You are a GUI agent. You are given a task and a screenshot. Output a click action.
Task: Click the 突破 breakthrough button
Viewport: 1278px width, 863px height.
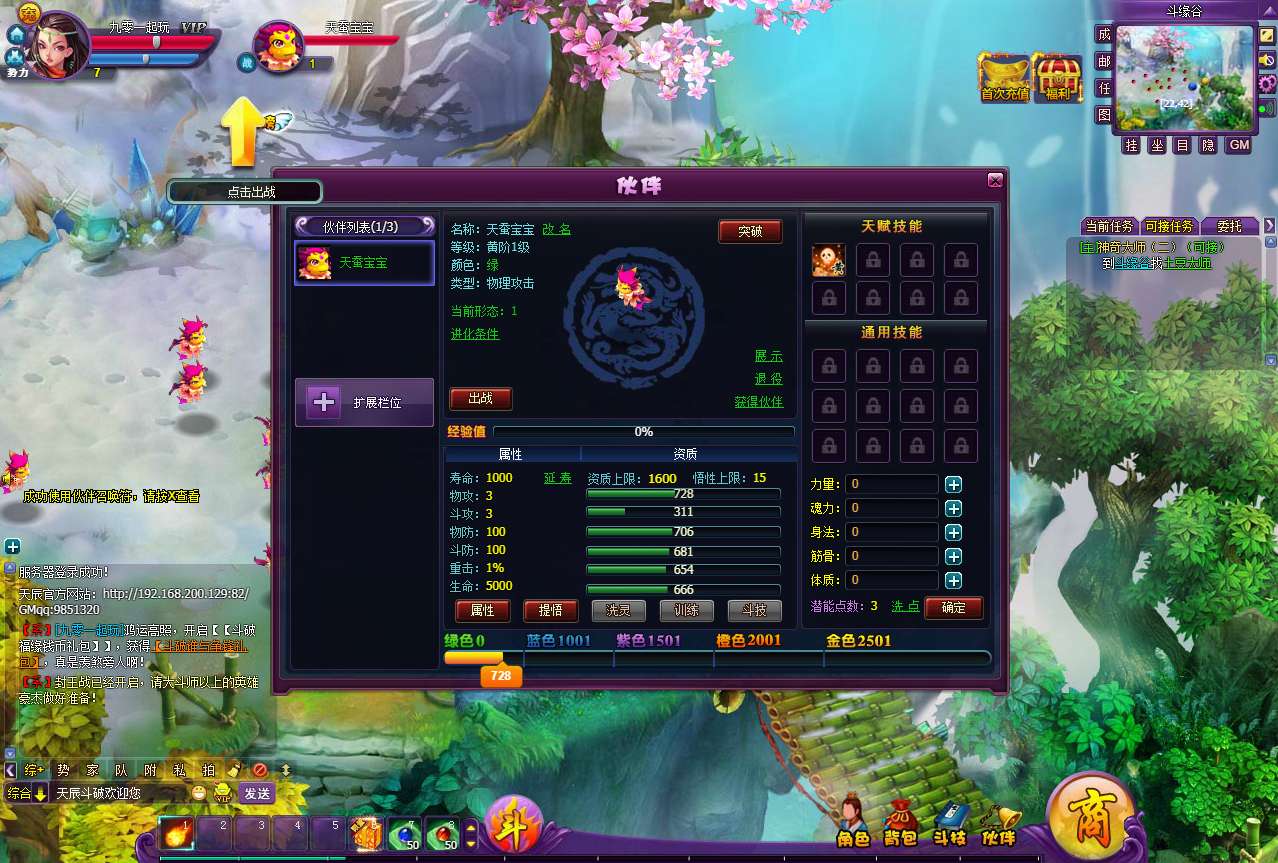[x=750, y=232]
